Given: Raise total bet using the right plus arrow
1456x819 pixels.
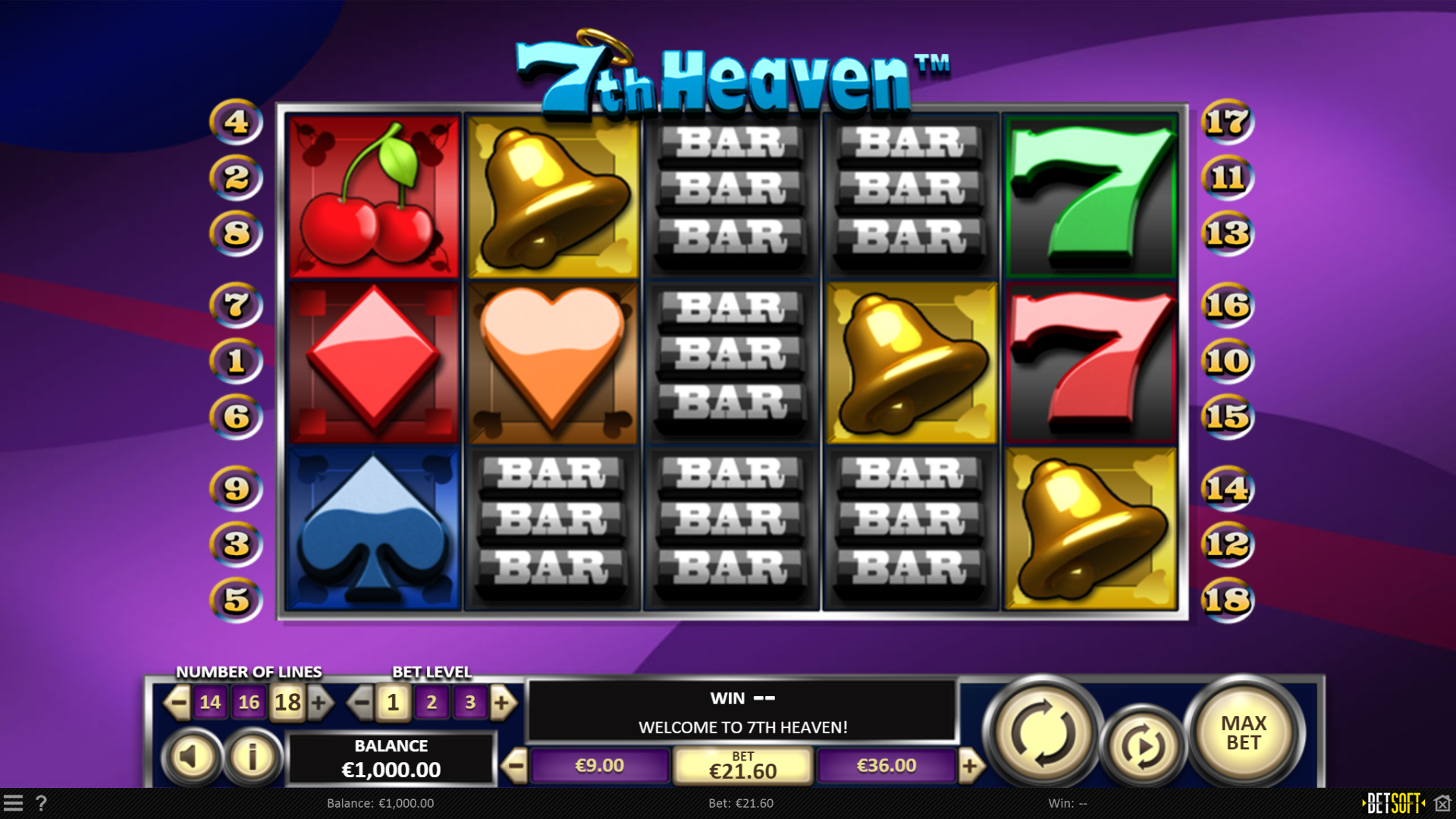Looking at the screenshot, I should [x=972, y=765].
